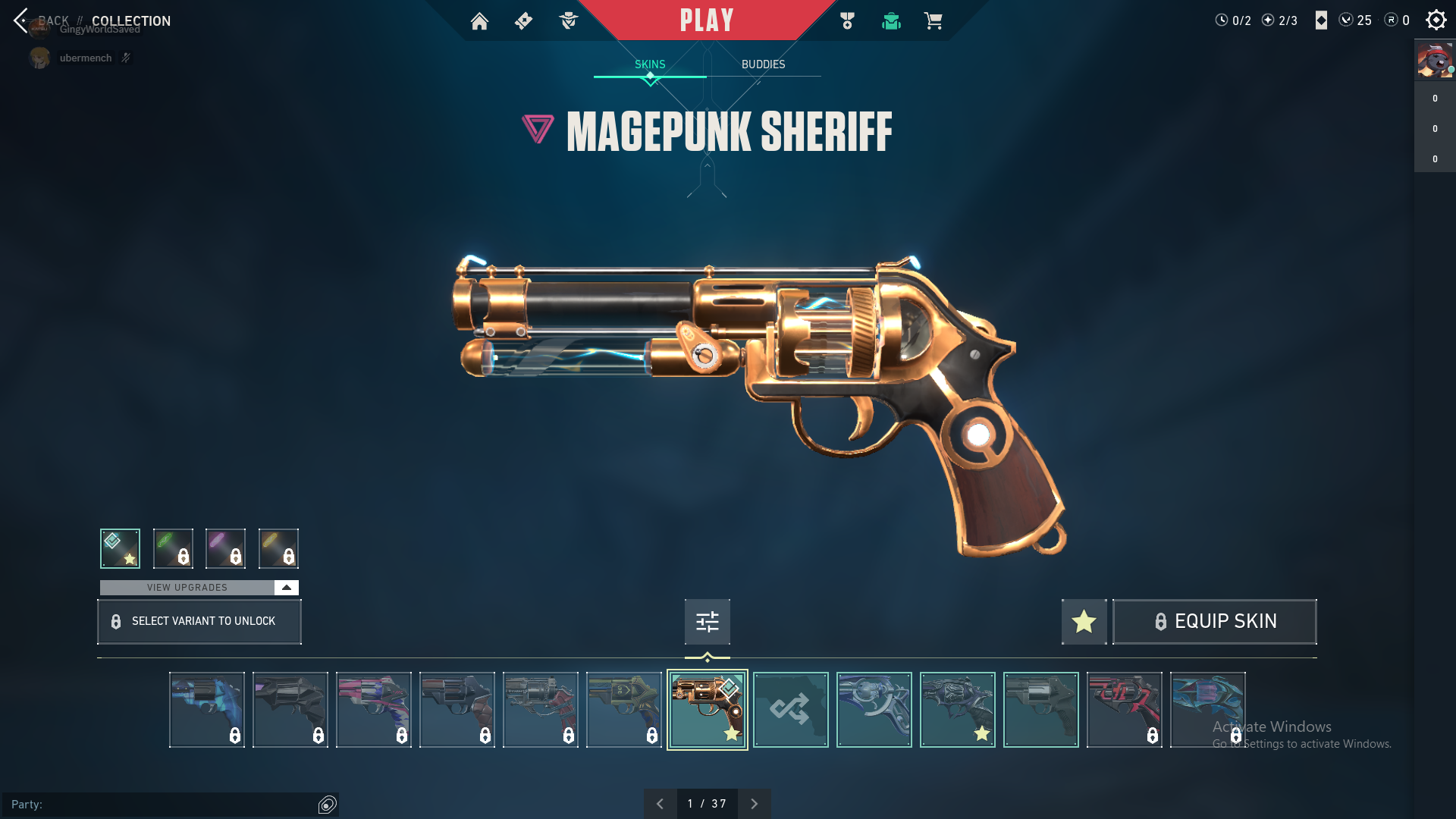Open the player avatar portrait

click(x=1435, y=61)
